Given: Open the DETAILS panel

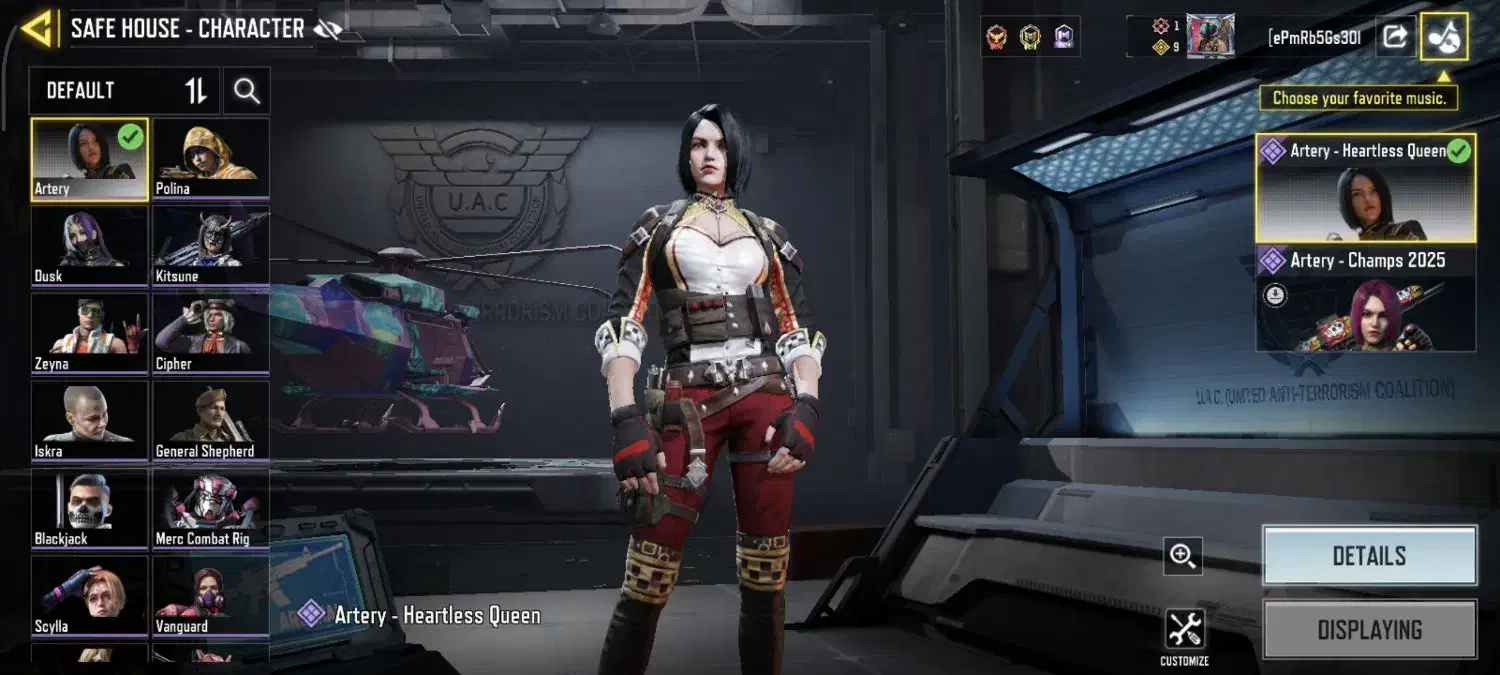Looking at the screenshot, I should pyautogui.click(x=1369, y=556).
